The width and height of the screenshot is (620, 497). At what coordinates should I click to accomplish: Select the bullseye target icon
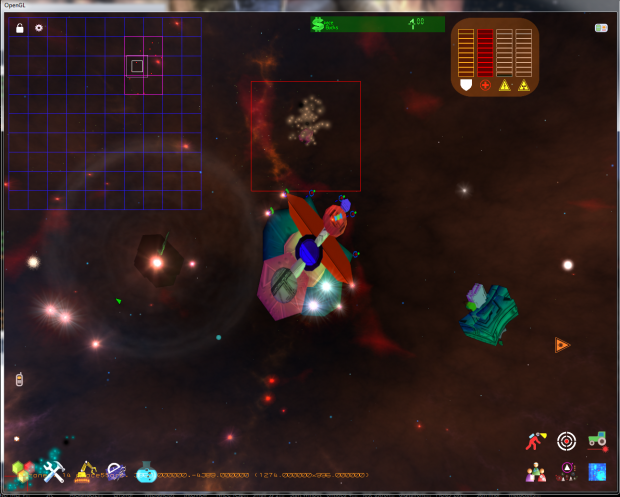[567, 440]
